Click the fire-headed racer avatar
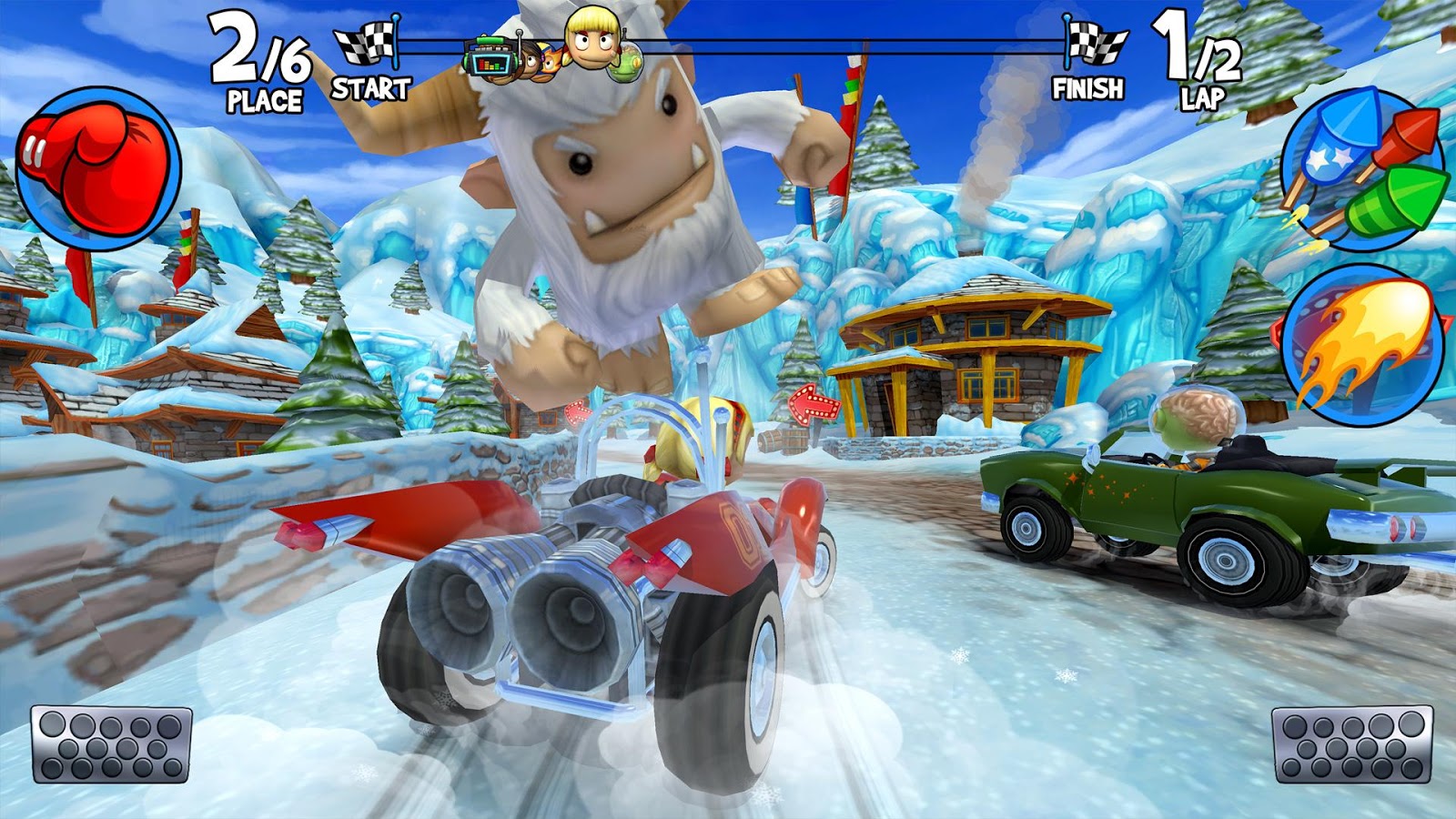 point(551,62)
